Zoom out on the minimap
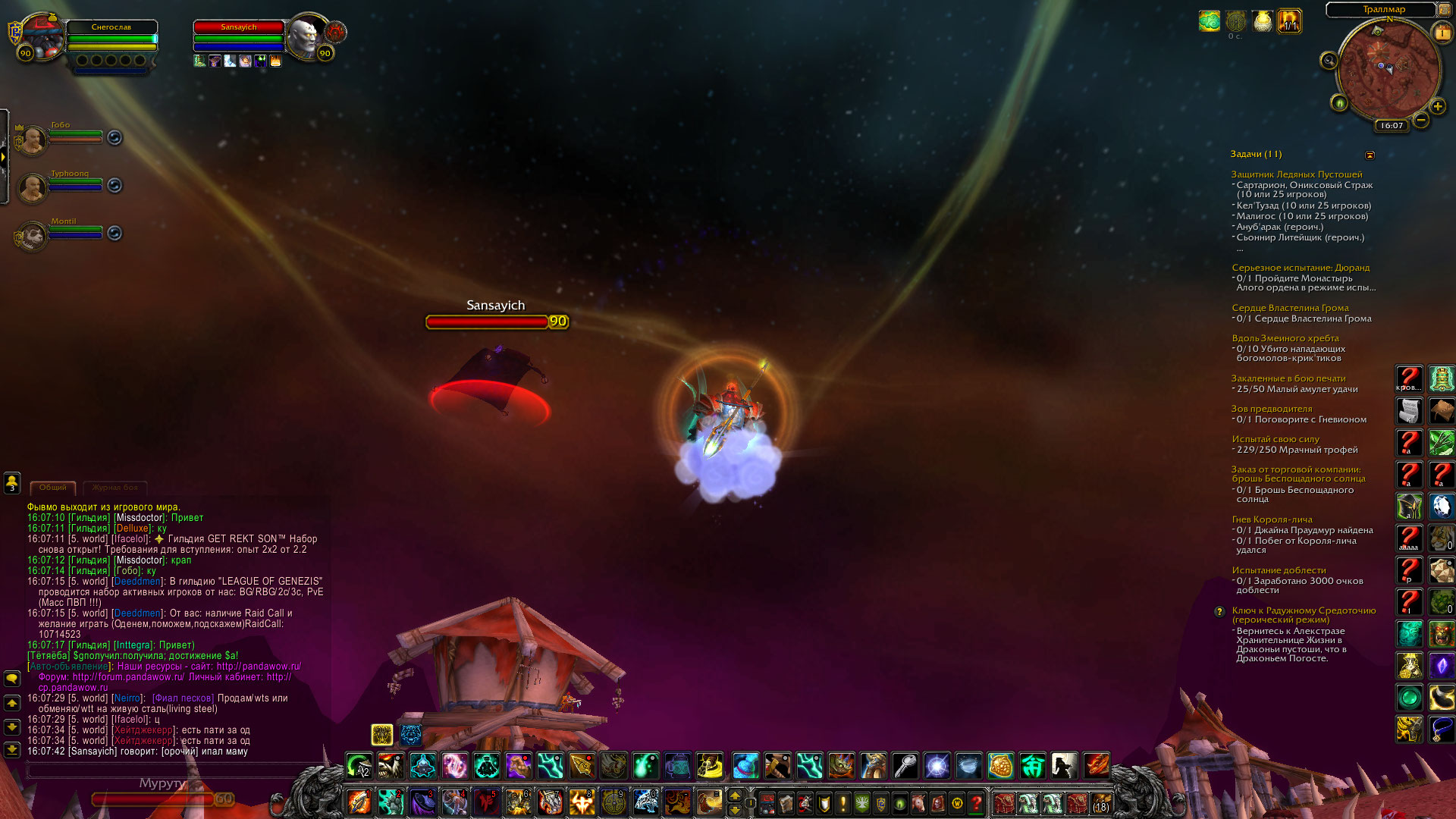 click(x=1421, y=120)
